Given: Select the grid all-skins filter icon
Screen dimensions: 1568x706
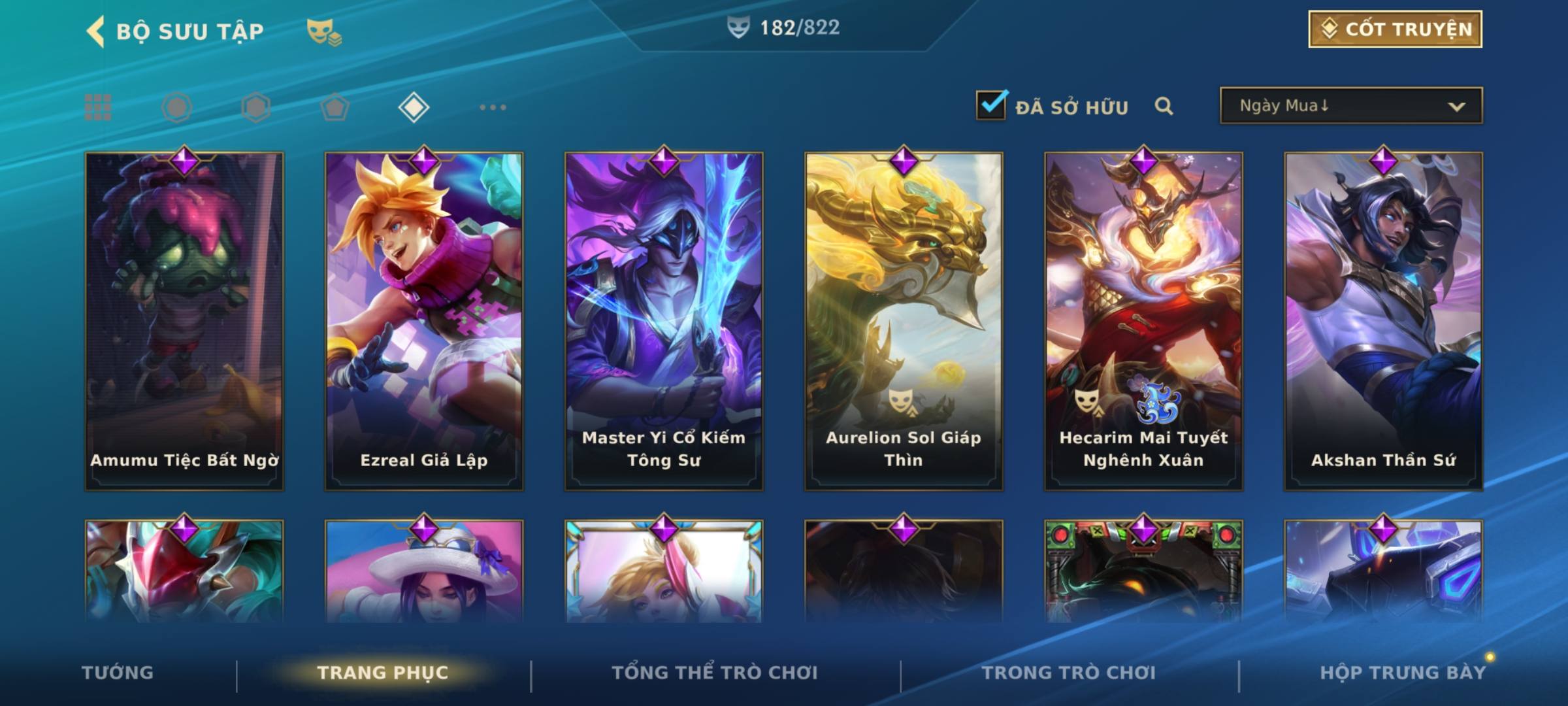Looking at the screenshot, I should pos(98,107).
